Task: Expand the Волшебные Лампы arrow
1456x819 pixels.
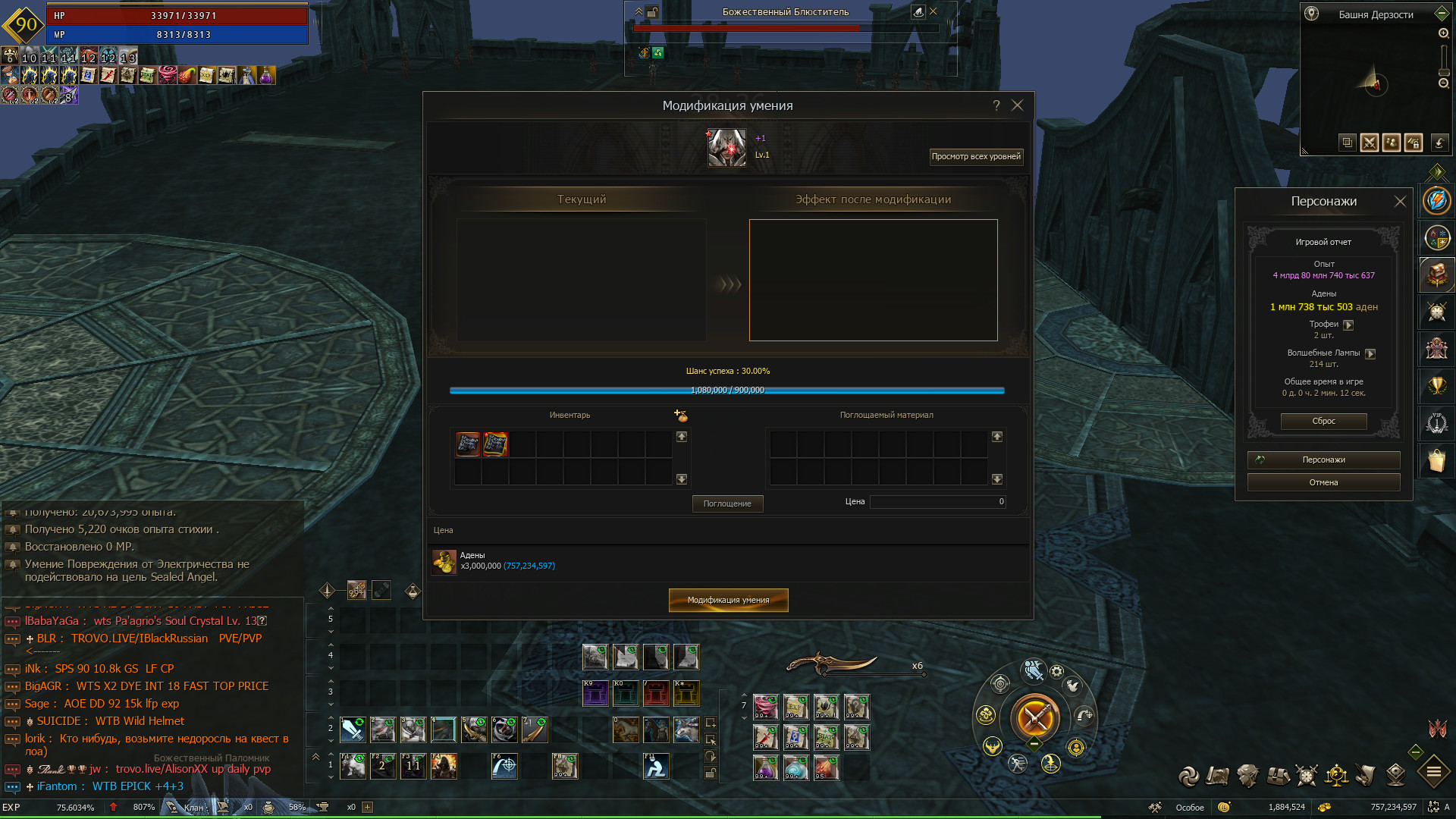Action: (1370, 353)
